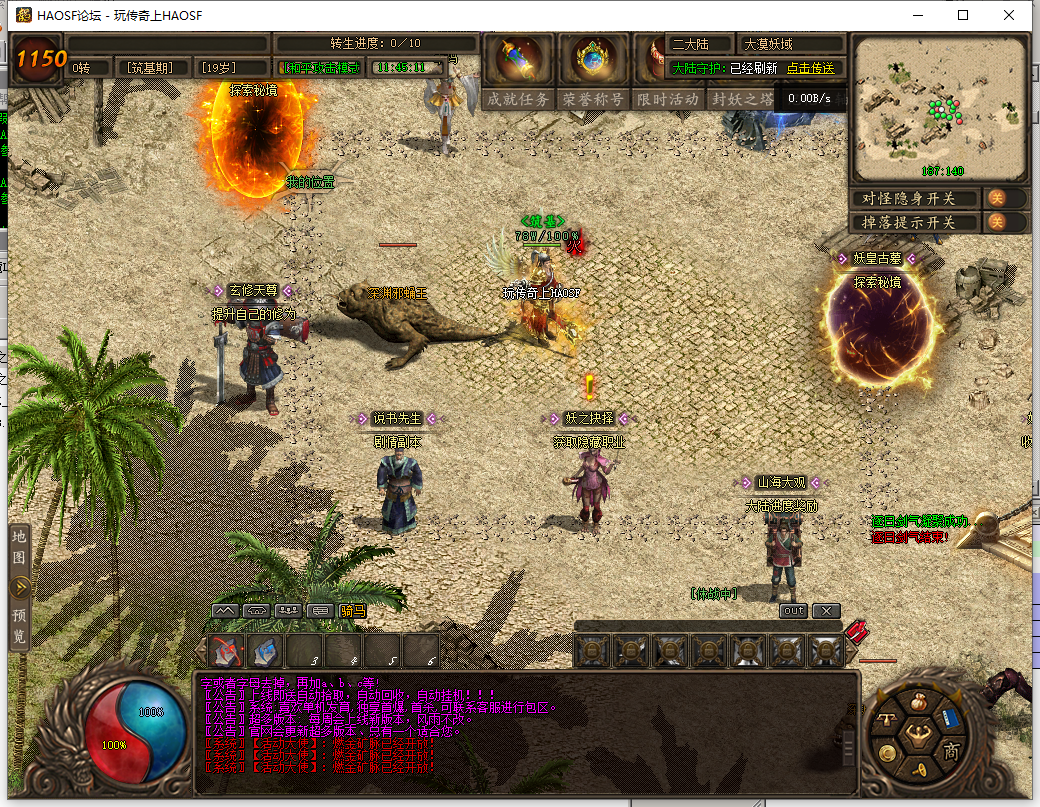Click the 点击传送 teleport link

tap(811, 68)
